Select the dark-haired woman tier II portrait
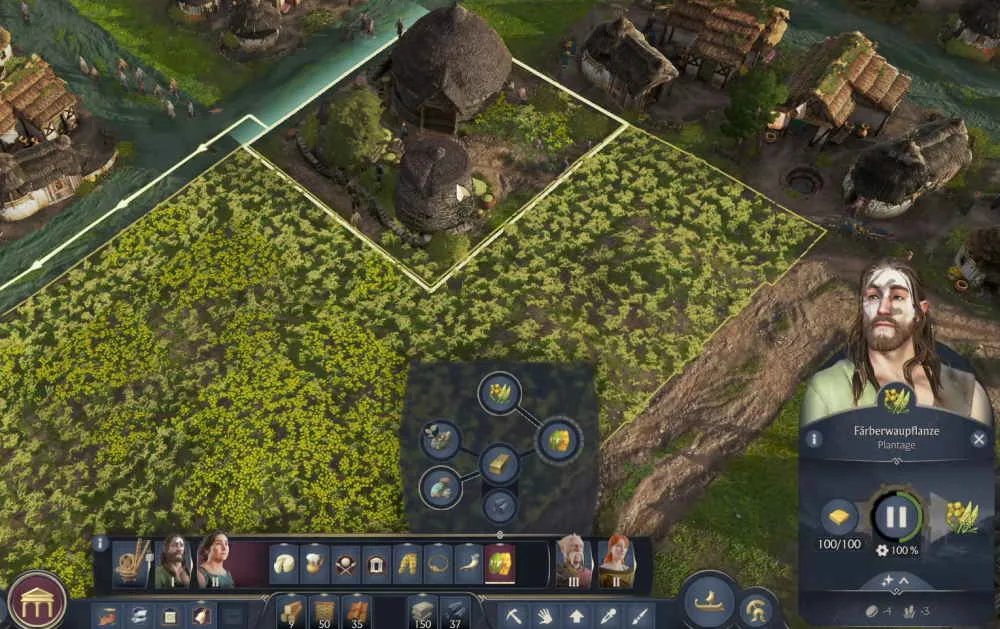 pos(215,562)
